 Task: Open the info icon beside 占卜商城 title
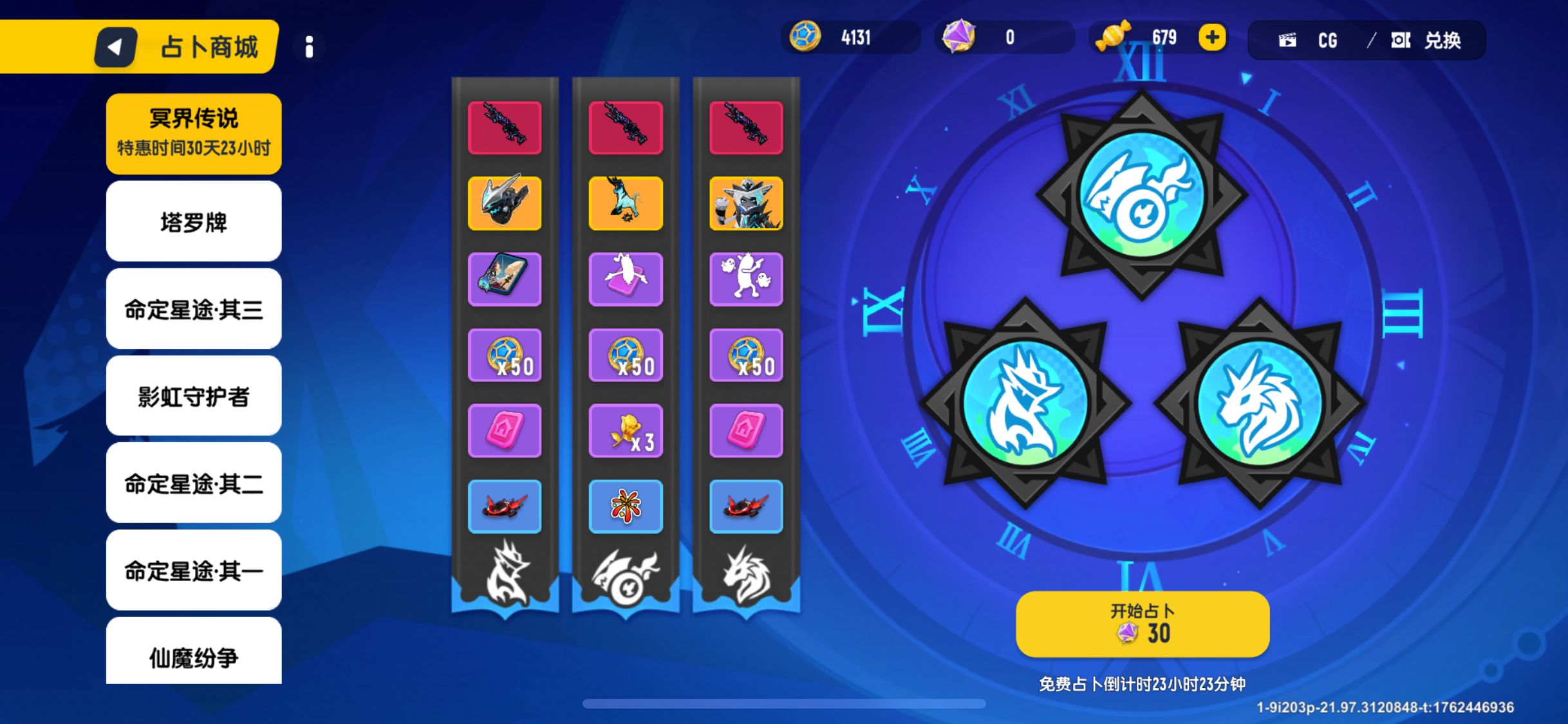tap(309, 46)
